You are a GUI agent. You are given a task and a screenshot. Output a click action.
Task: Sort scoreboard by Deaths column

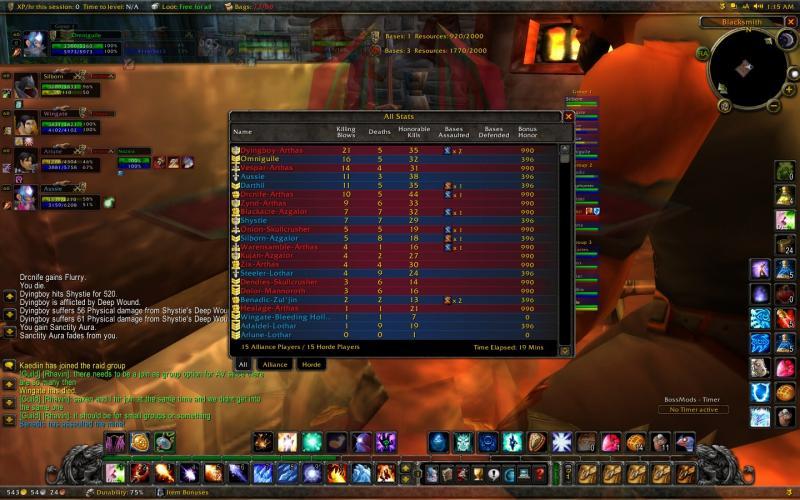click(x=379, y=131)
